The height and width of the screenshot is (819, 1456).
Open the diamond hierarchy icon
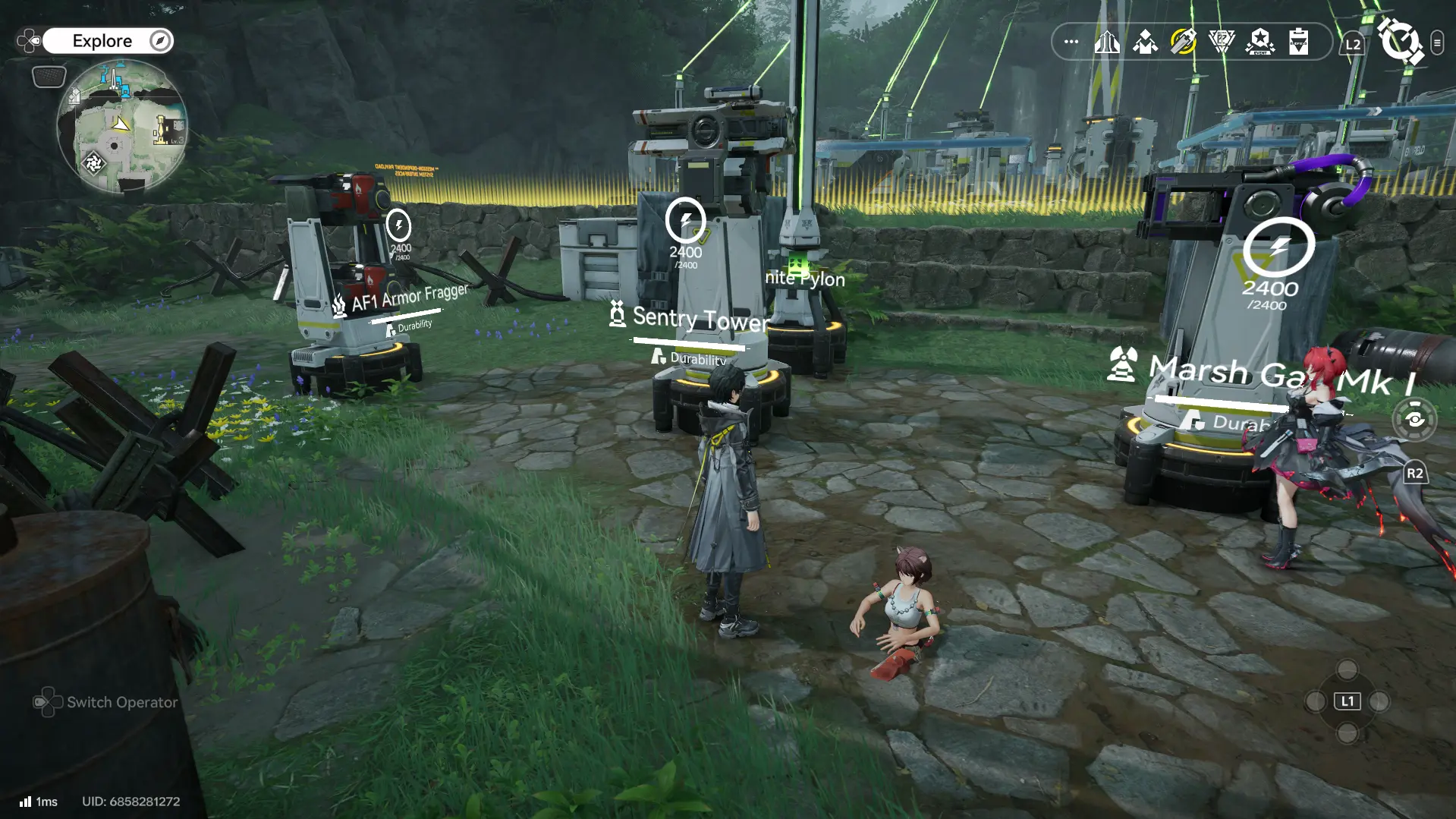tap(1145, 42)
